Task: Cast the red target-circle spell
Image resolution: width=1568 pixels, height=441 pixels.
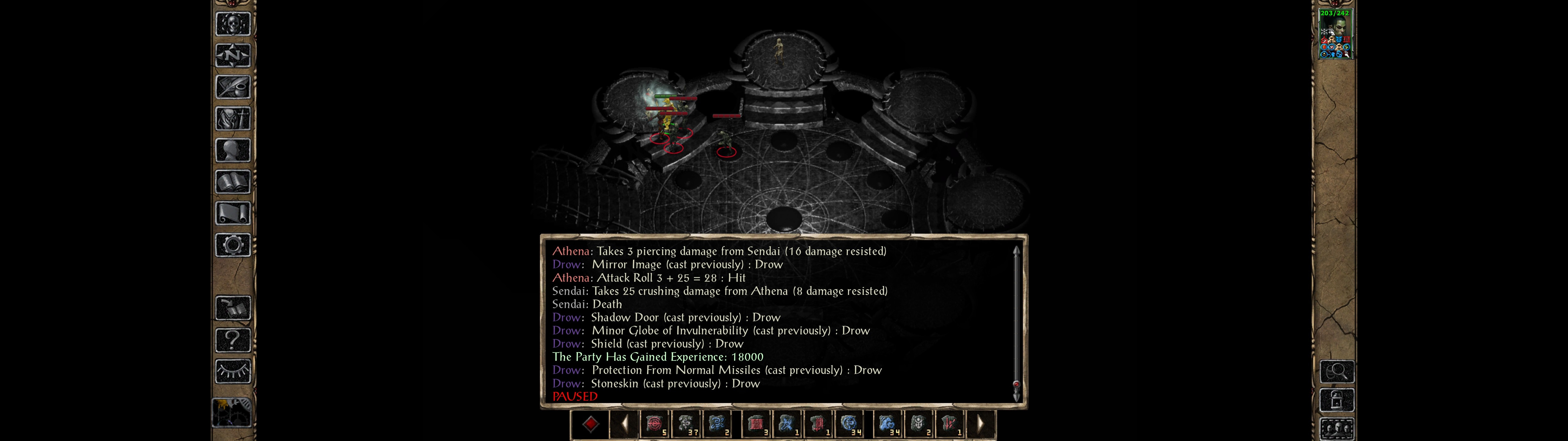Action: (654, 424)
